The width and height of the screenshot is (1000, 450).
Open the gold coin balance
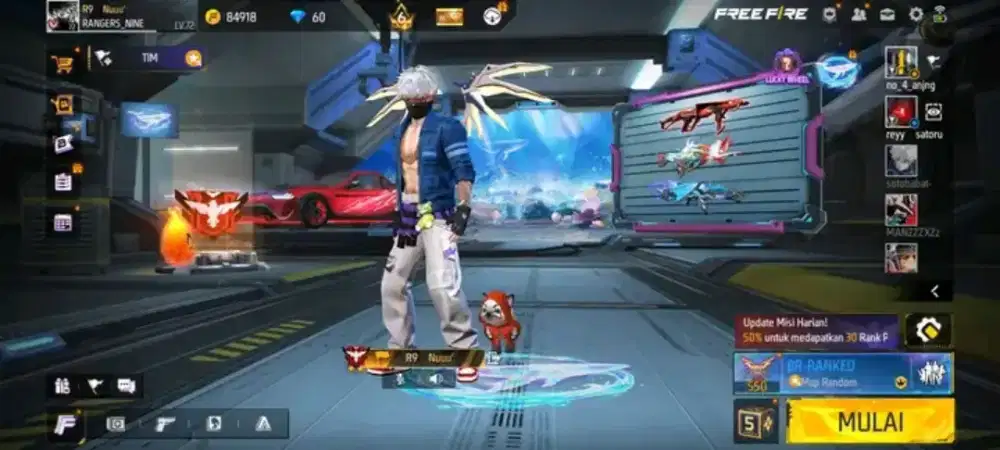click(x=232, y=17)
